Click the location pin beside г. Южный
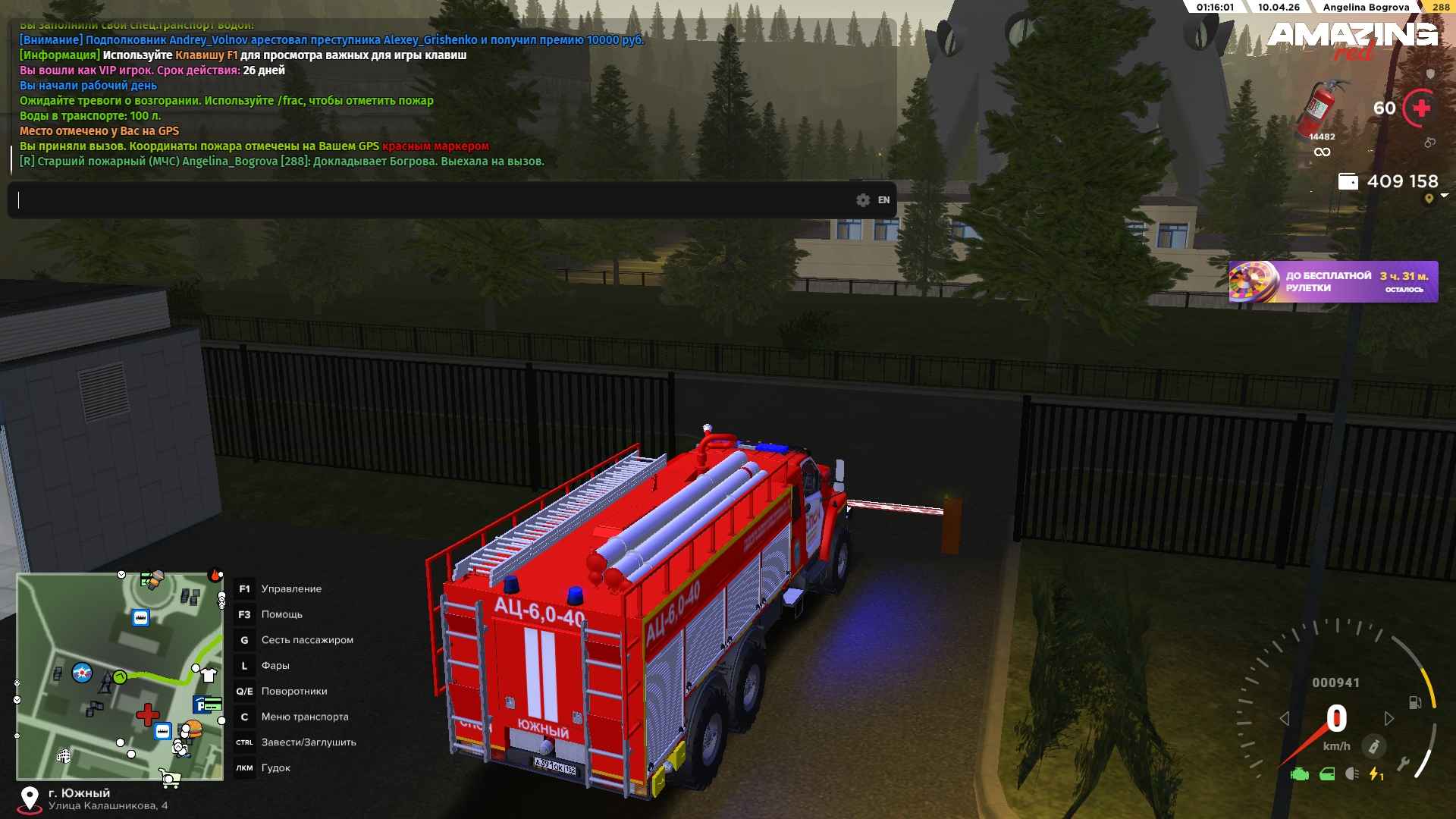The height and width of the screenshot is (819, 1456). click(30, 799)
